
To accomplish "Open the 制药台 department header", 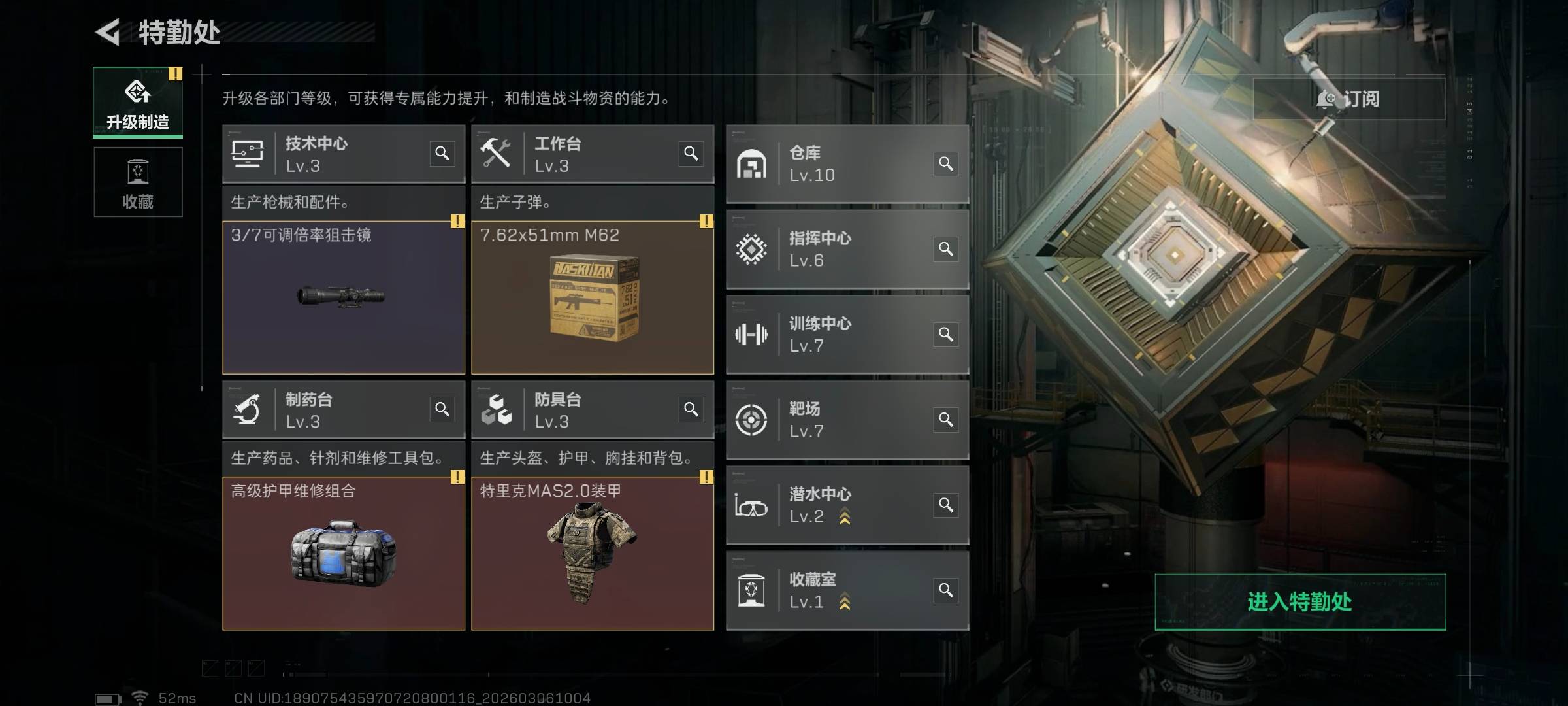I will pyautogui.click(x=327, y=410).
